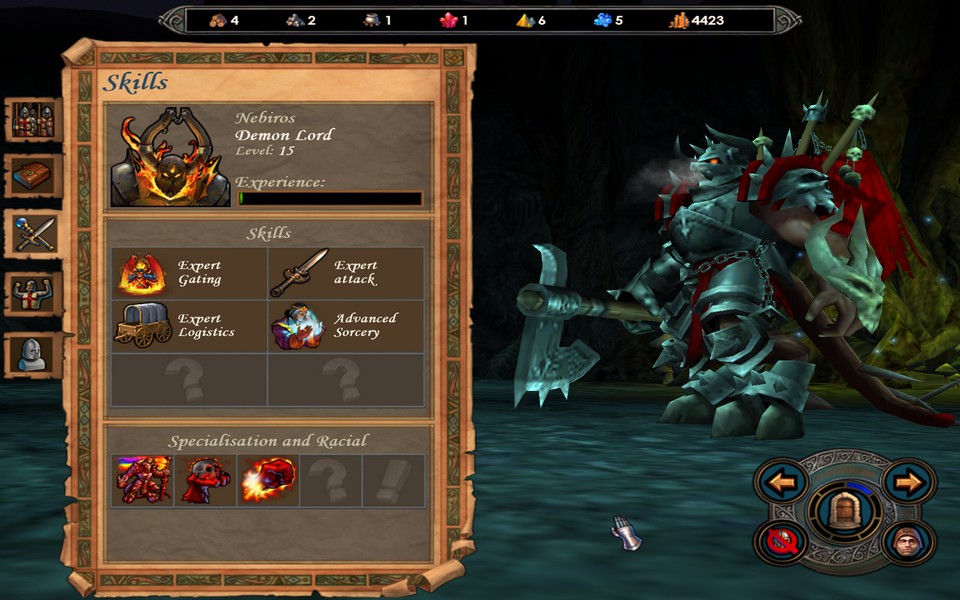Viewport: 960px width, 600px height.
Task: Open the army tab with caged soldiers
Action: [33, 120]
